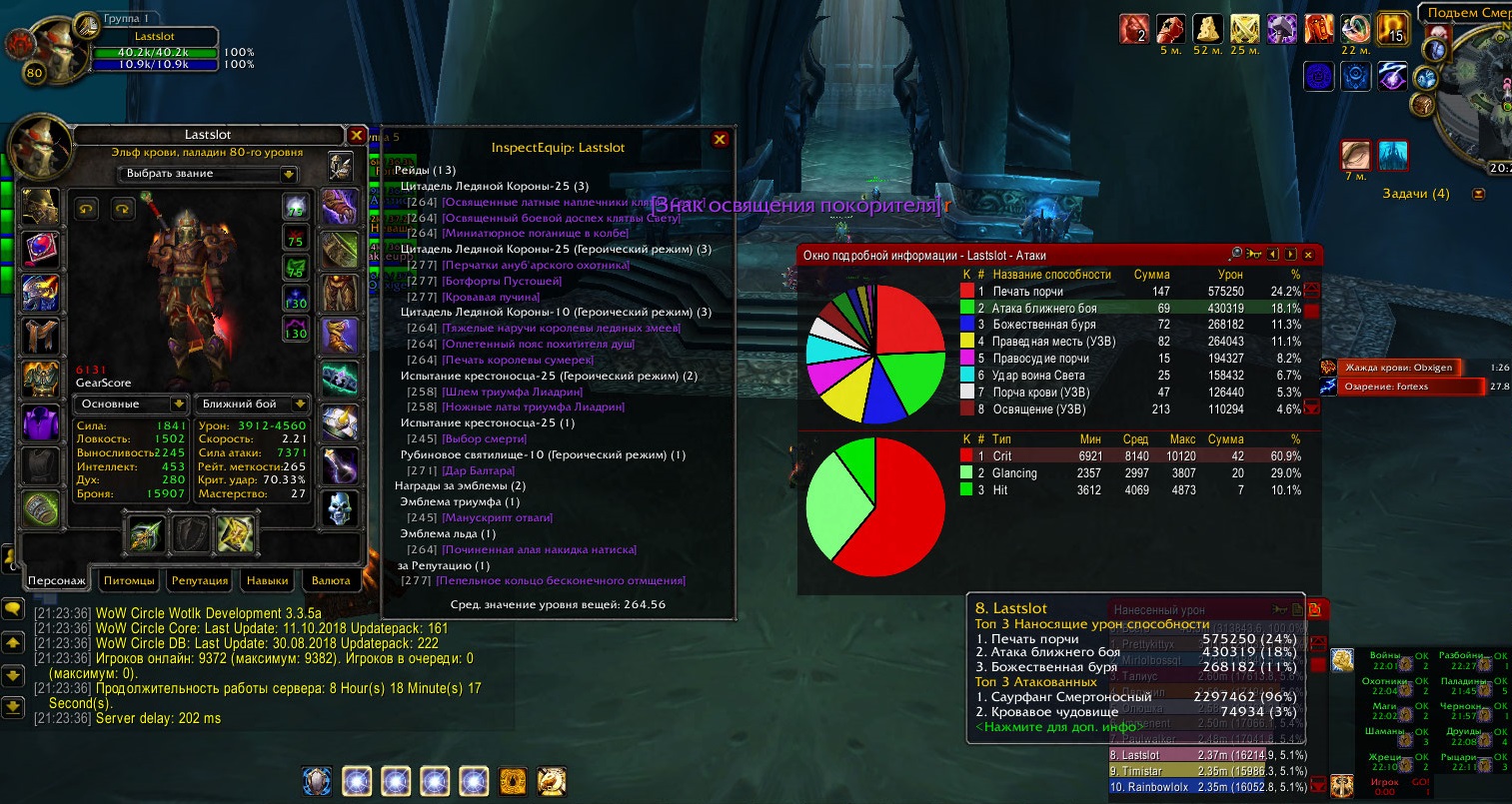1512x804 pixels.
Task: Show the Навыки tab
Action: (267, 580)
